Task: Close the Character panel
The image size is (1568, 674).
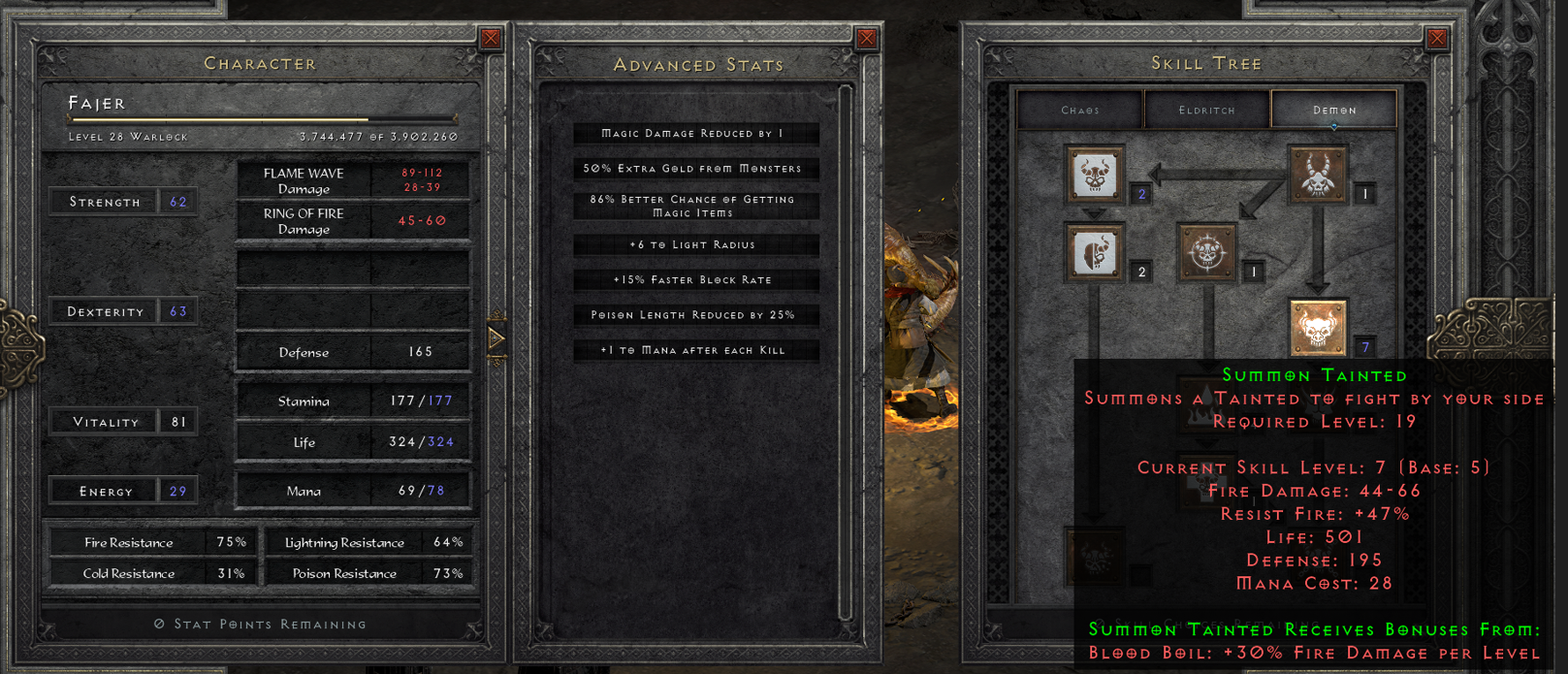Action: pos(491,39)
